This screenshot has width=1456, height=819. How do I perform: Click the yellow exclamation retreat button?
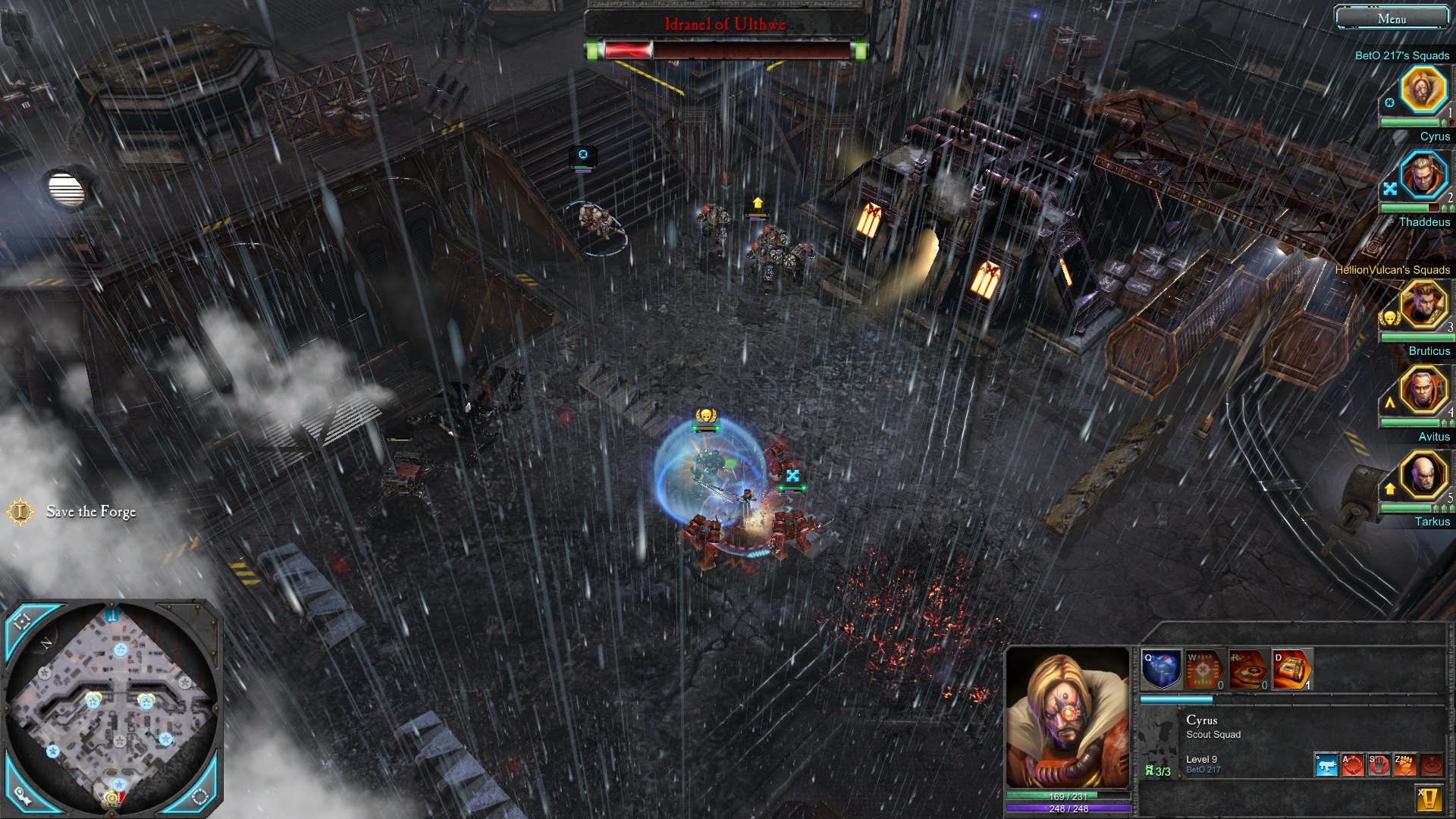(1428, 799)
